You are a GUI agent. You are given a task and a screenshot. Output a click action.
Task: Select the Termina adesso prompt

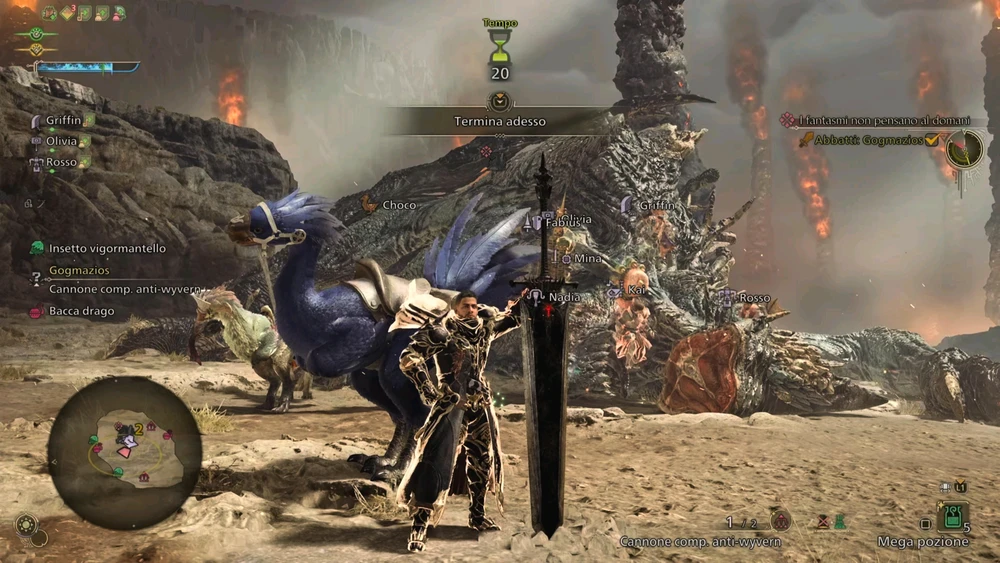(x=500, y=121)
